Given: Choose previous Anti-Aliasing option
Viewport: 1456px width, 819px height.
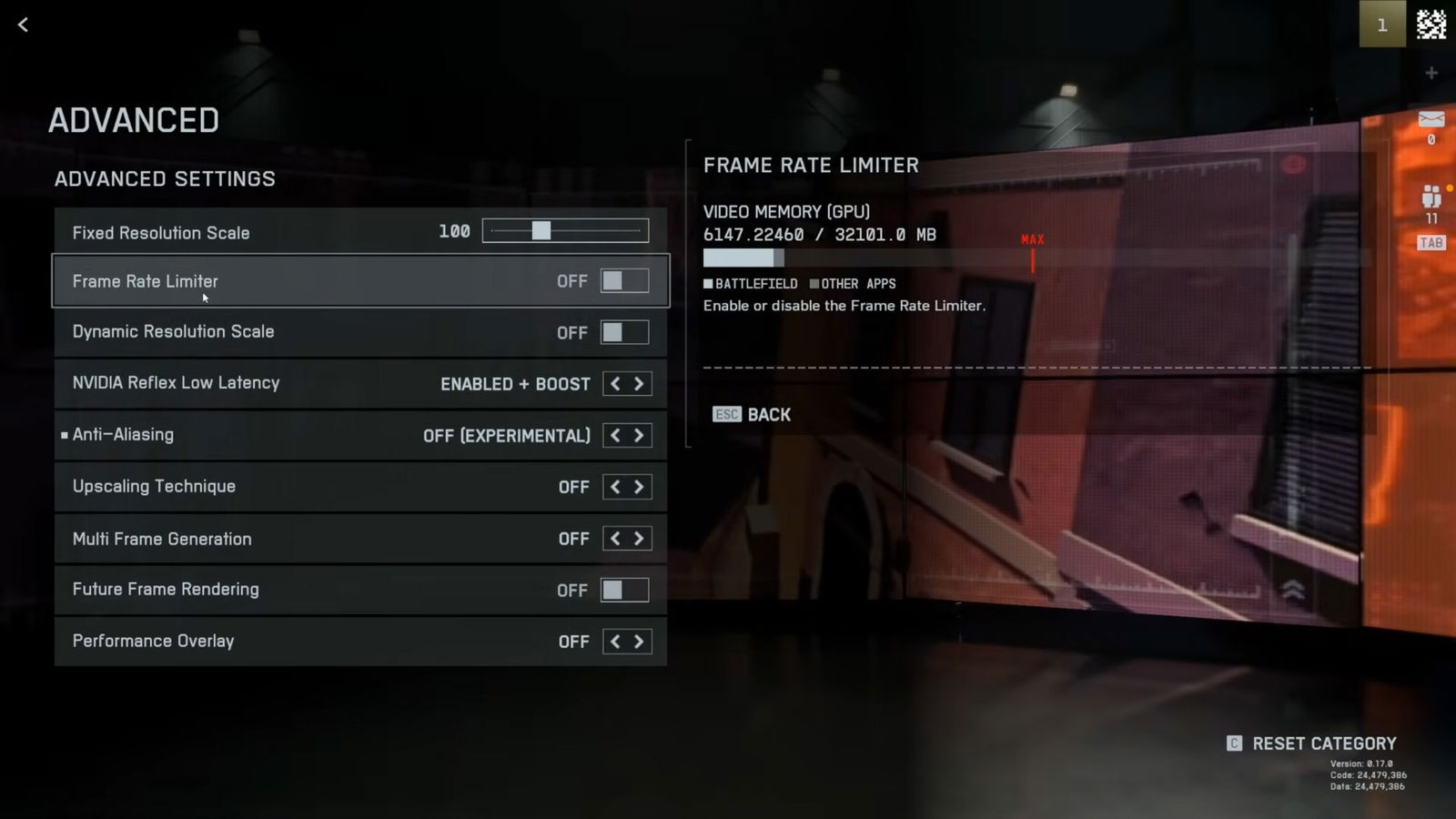Looking at the screenshot, I should point(615,436).
